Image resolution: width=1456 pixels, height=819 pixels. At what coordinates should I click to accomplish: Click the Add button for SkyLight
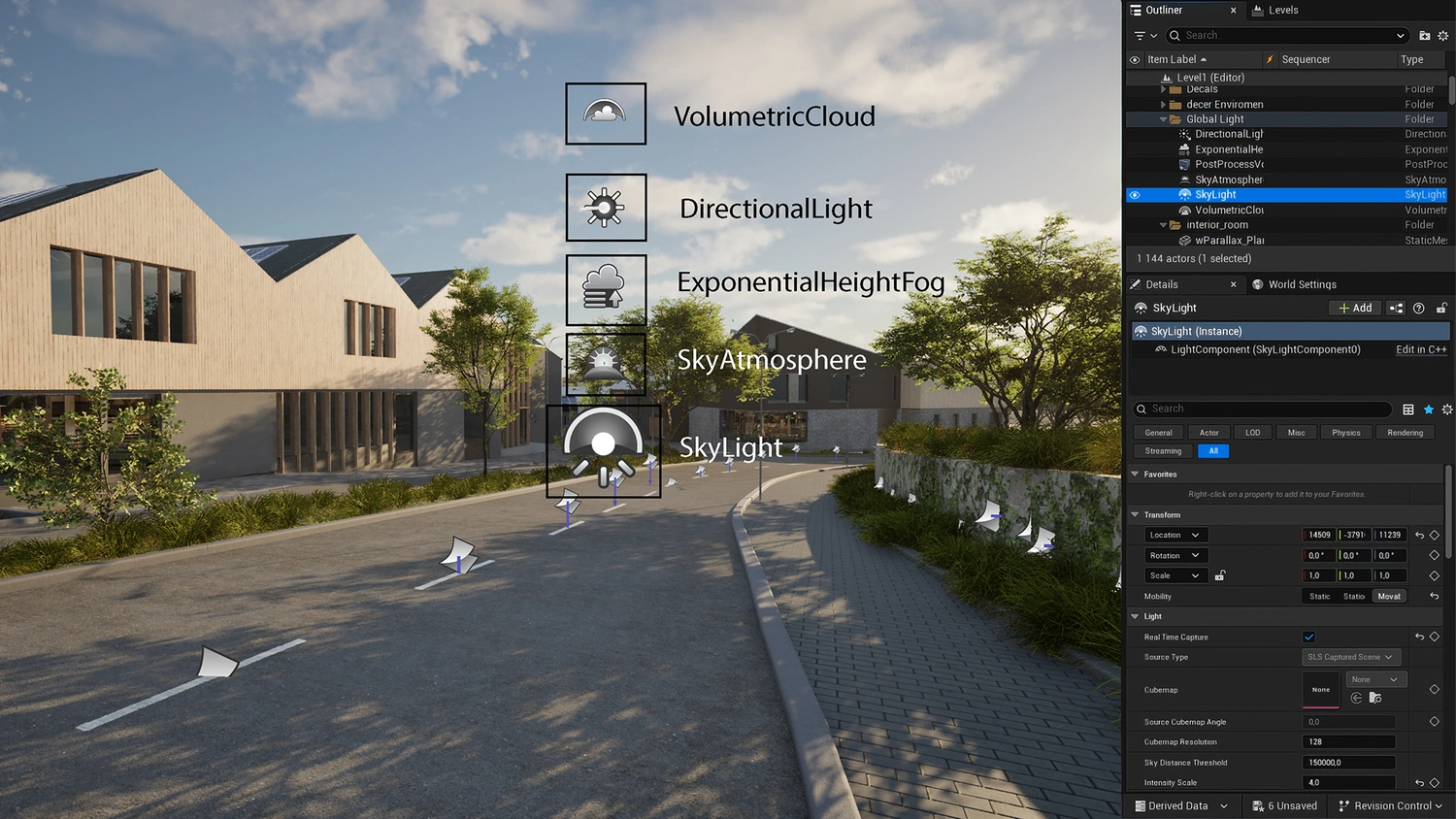[x=1354, y=308]
